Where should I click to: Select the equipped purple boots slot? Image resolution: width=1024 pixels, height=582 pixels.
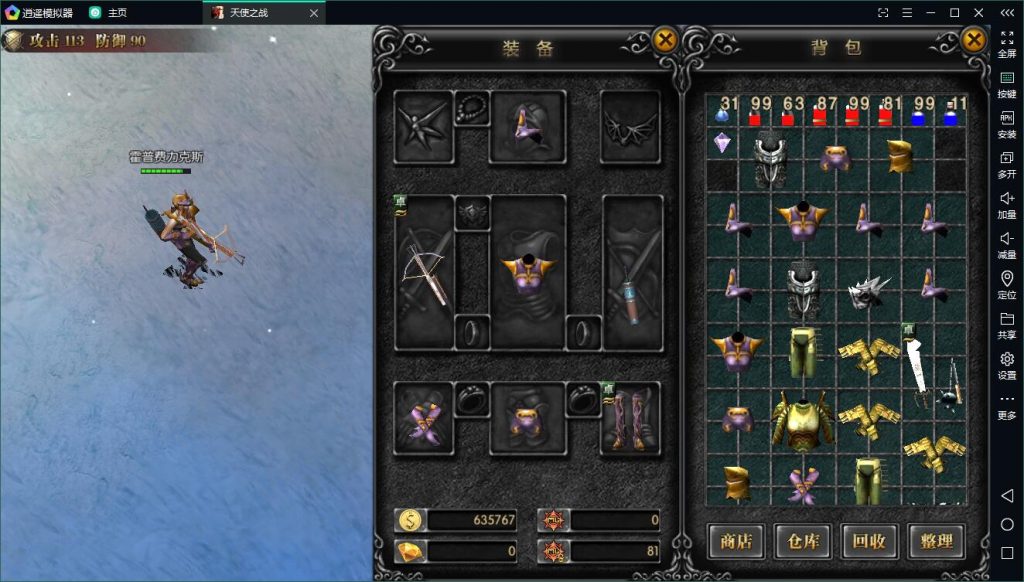tap(632, 418)
